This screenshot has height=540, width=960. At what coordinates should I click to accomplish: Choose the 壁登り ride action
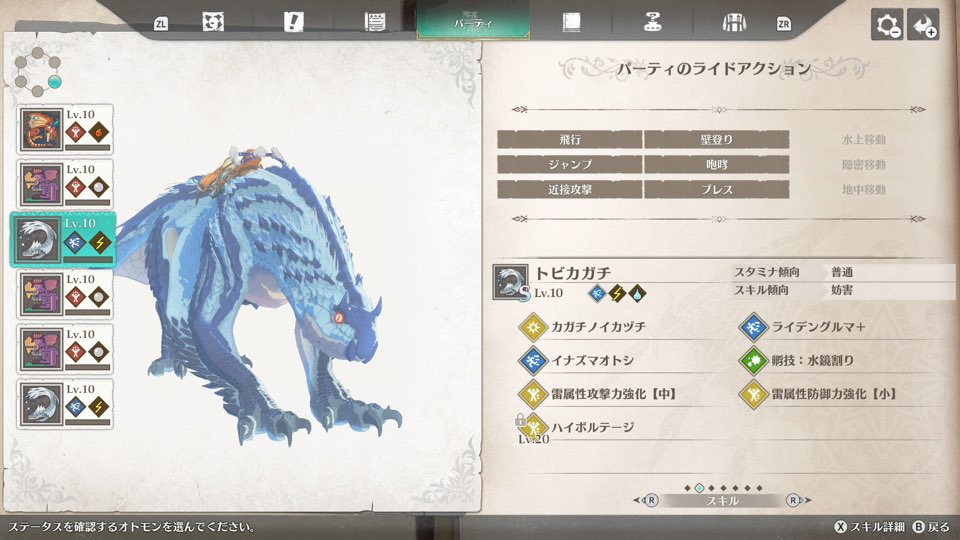click(x=716, y=140)
